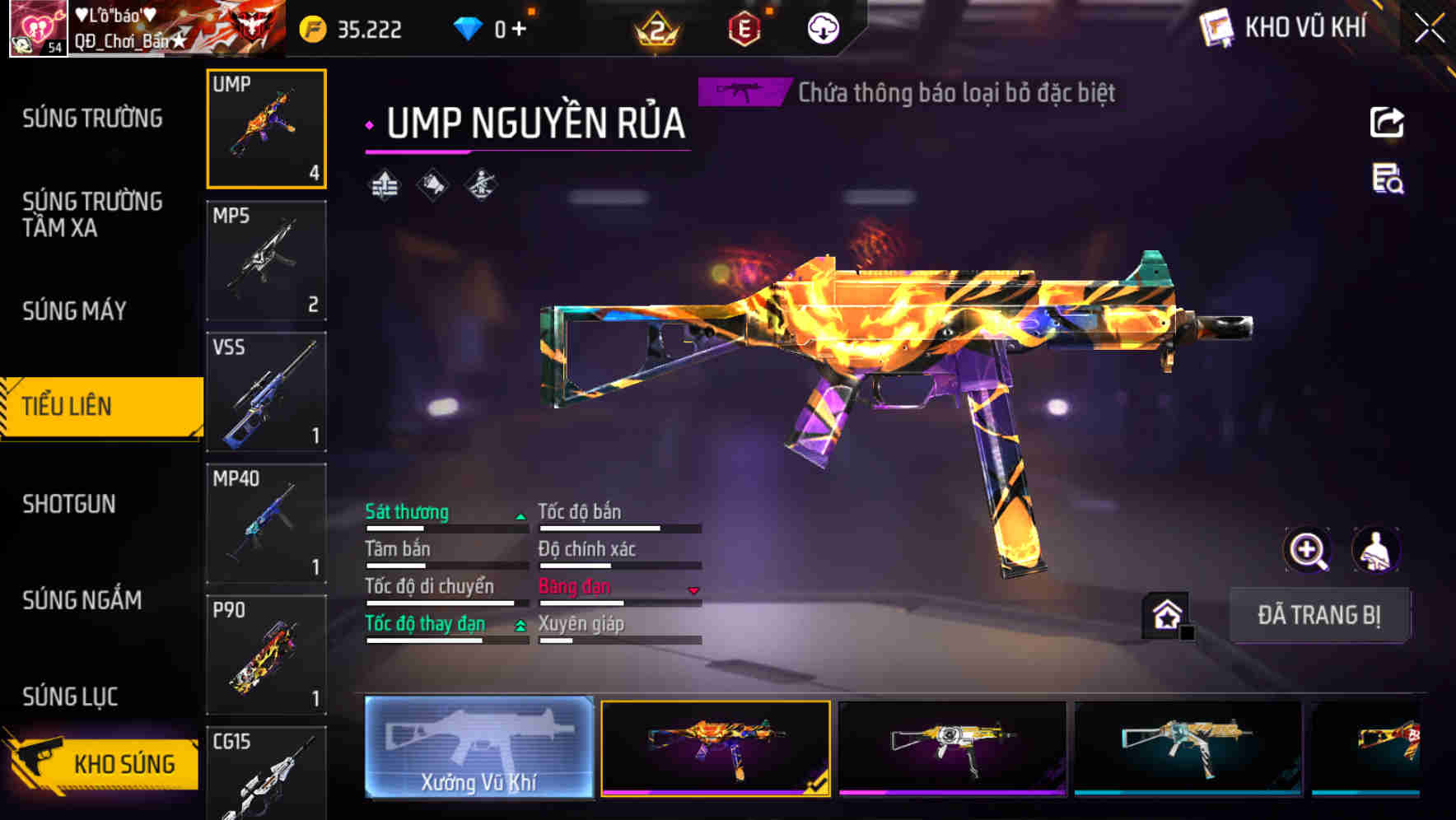Open the player profile avatar

38,29
